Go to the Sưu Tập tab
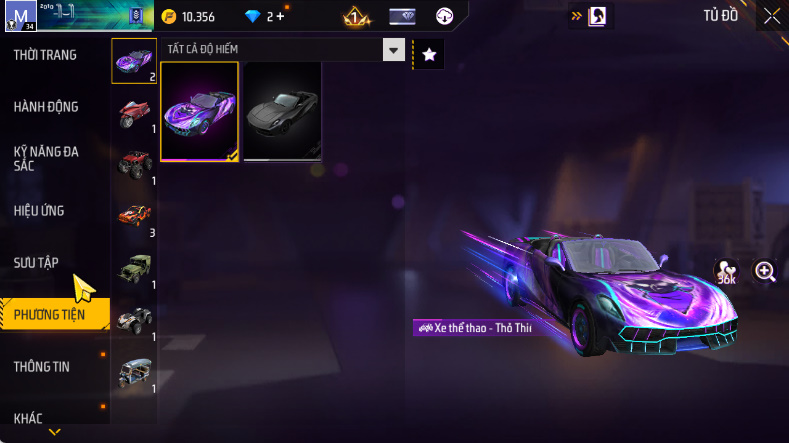Image resolution: width=789 pixels, height=443 pixels. (37, 262)
